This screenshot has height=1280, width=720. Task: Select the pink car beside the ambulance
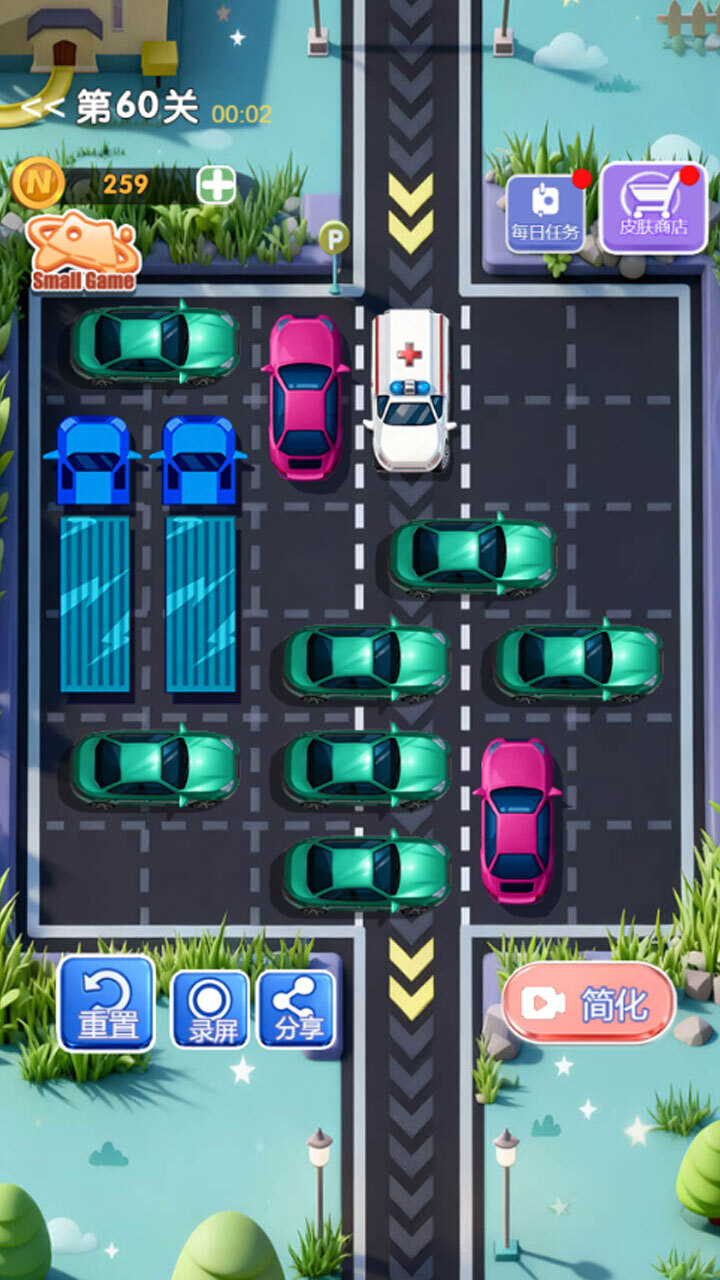coord(306,396)
